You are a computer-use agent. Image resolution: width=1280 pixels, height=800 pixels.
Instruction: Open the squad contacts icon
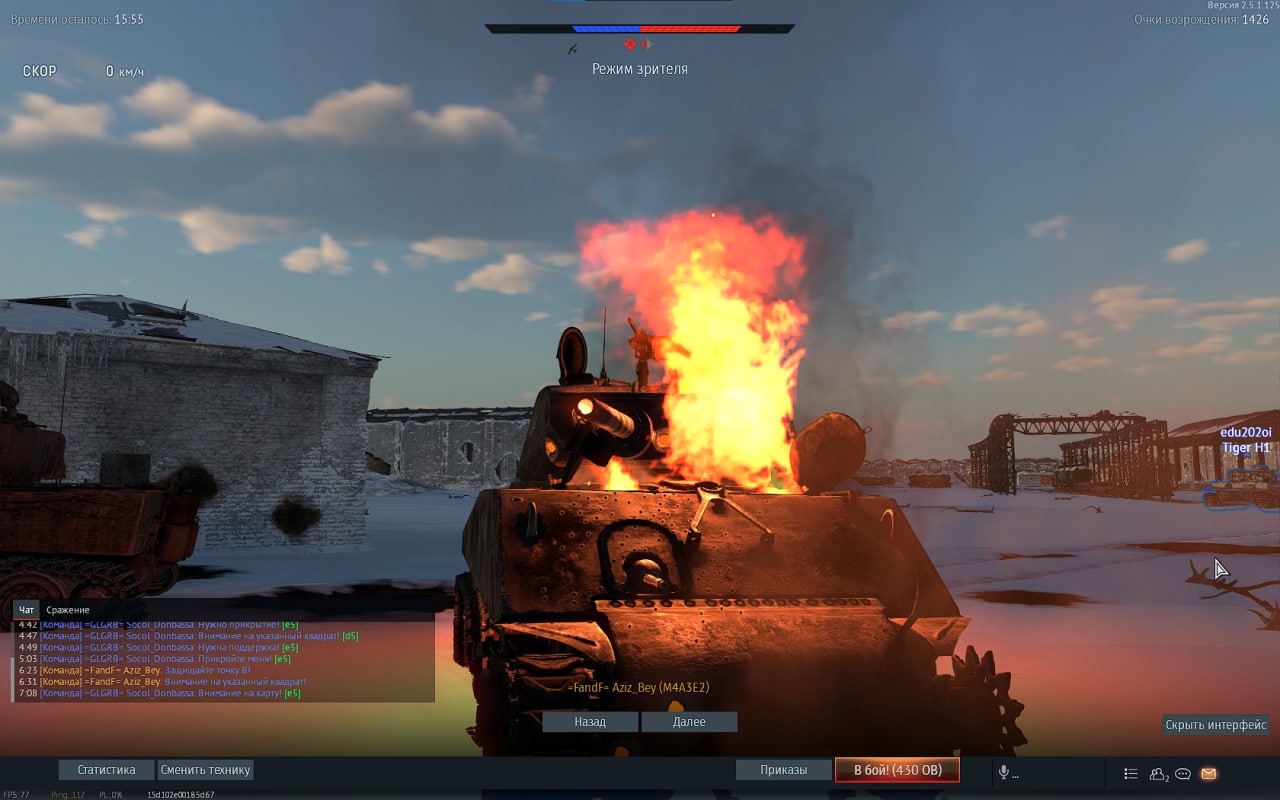pyautogui.click(x=1159, y=773)
